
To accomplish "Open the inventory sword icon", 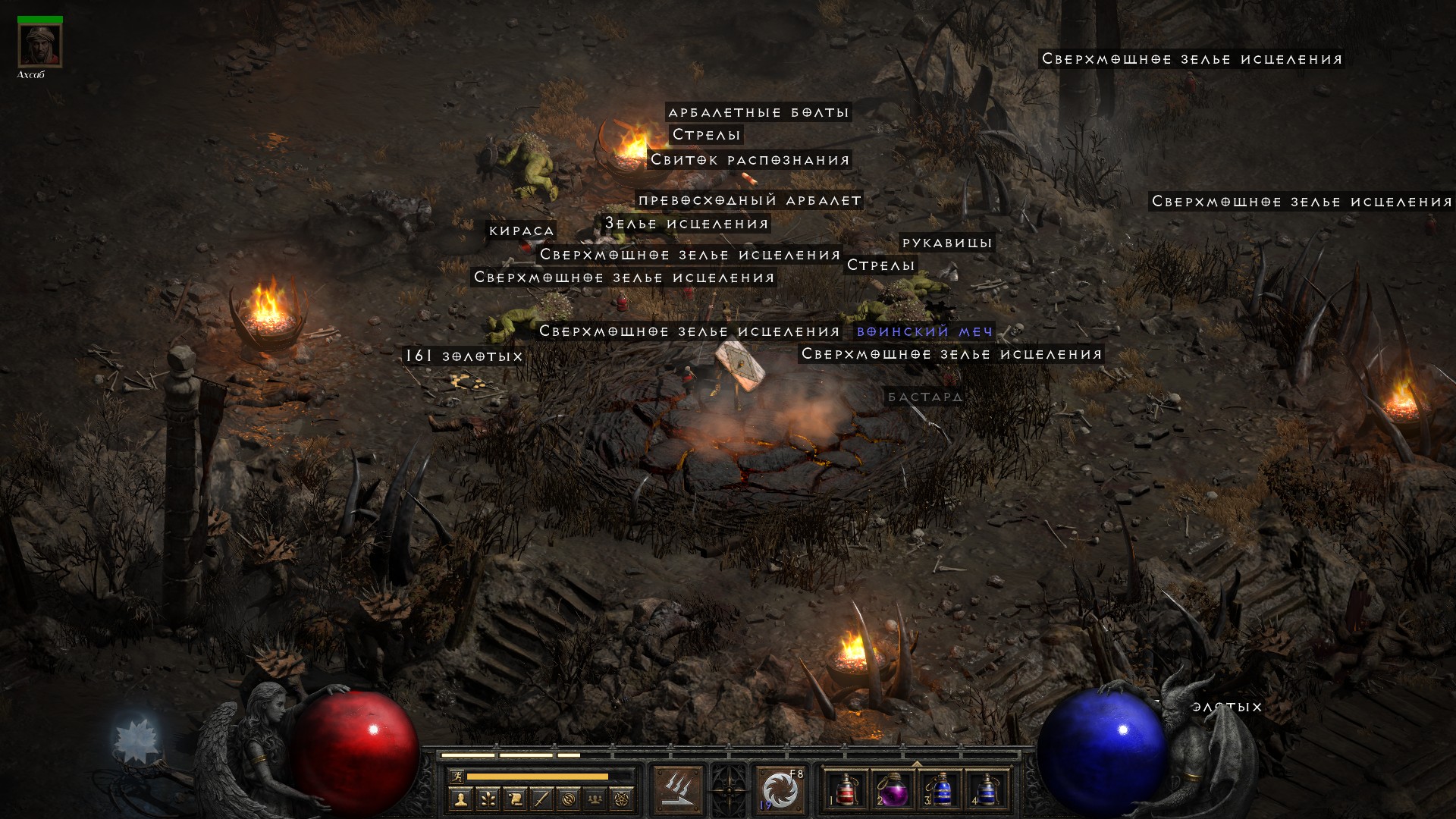I will (x=541, y=799).
